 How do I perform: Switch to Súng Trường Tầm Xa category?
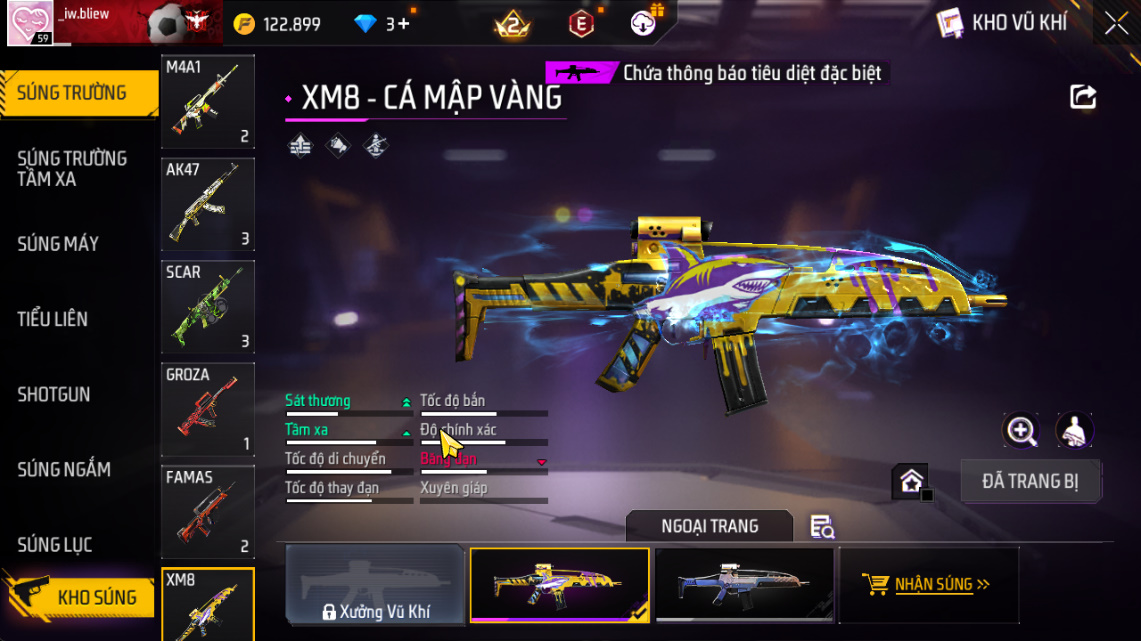[72, 169]
